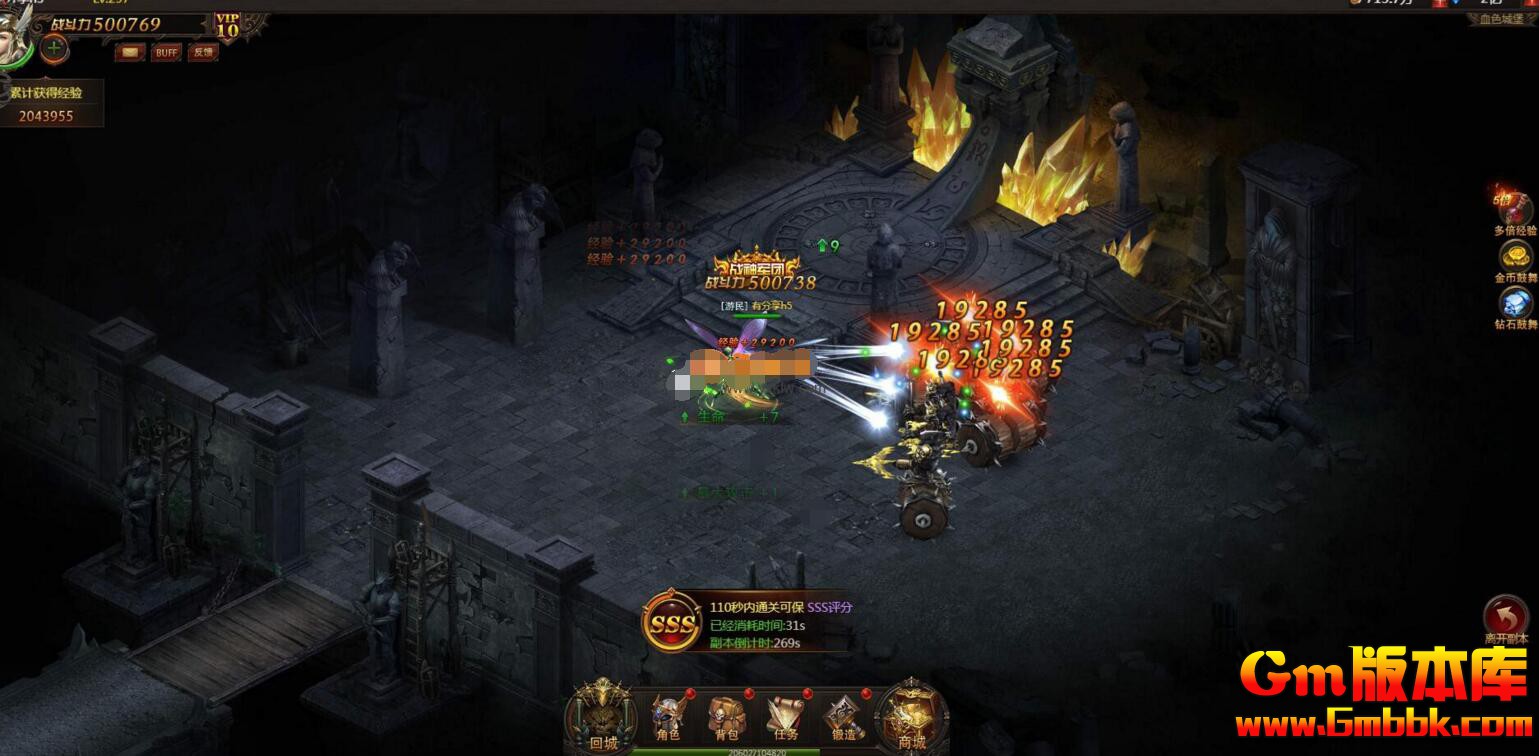Open the 反馈 feedback button
Screen dimensions: 1539x756
[x=203, y=52]
